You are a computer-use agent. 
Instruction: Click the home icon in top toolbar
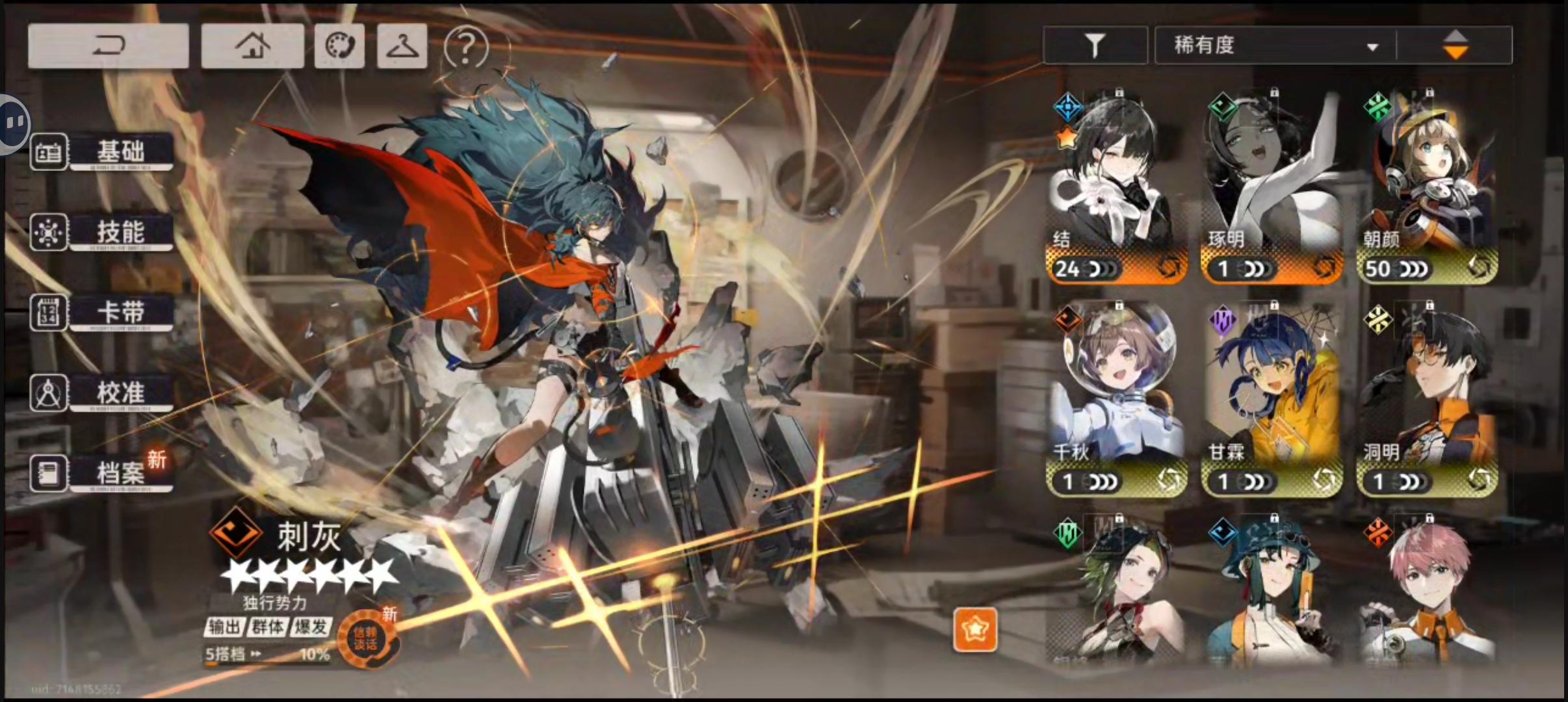coord(253,45)
